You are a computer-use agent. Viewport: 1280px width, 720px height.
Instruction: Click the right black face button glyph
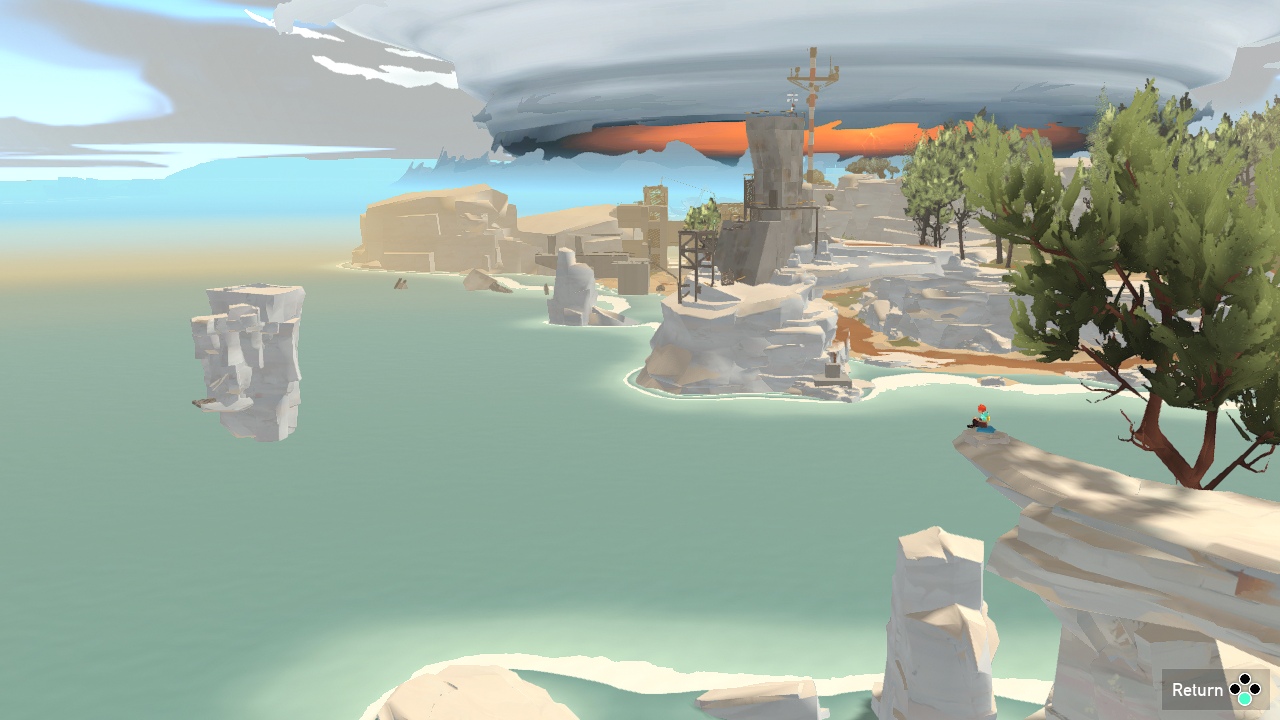tap(1255, 689)
